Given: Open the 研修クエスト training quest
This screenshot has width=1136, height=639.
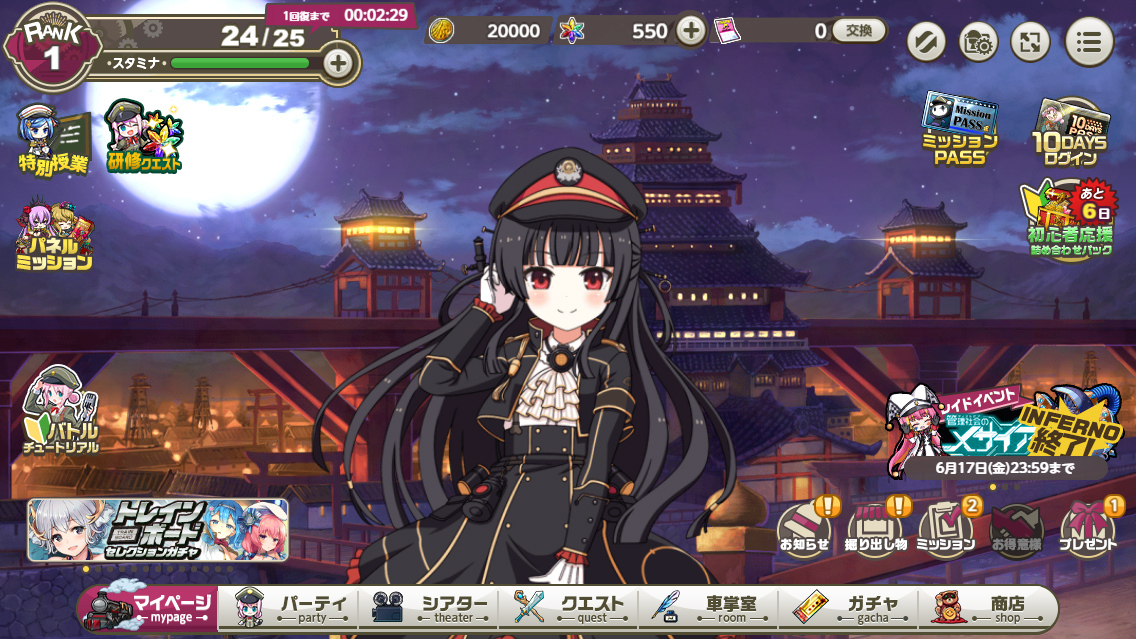Looking at the screenshot, I should click(x=144, y=137).
